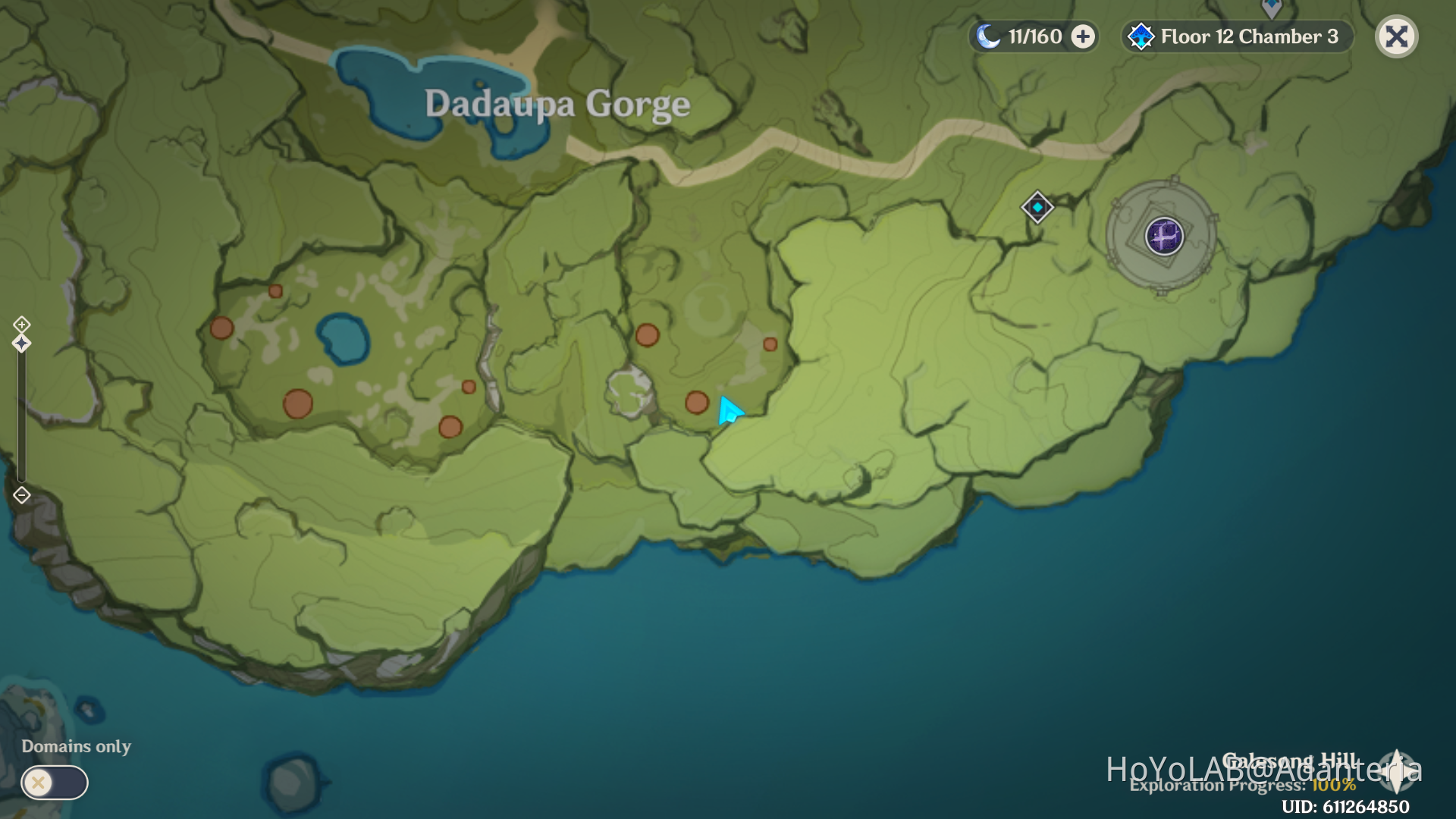Select the teleport waypoint near Dadaupa Gorge
Image resolution: width=1456 pixels, height=819 pixels.
[x=1037, y=206]
